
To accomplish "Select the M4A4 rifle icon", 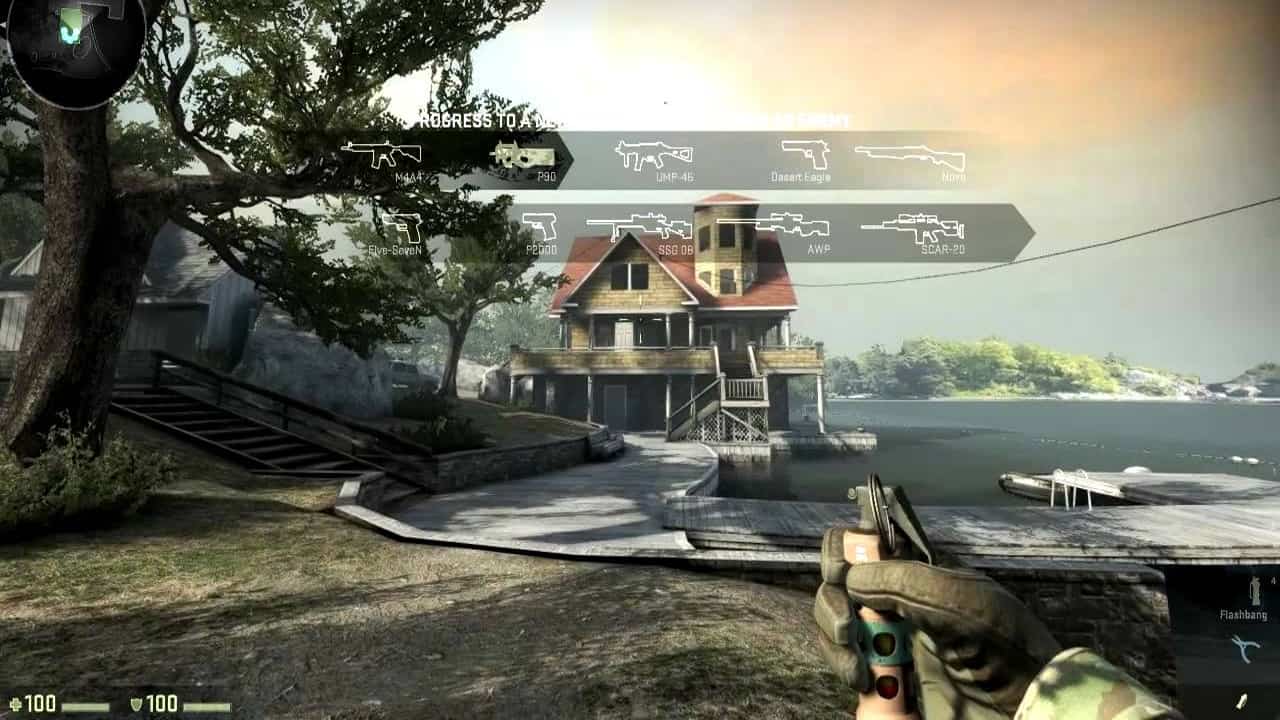I will 381,154.
